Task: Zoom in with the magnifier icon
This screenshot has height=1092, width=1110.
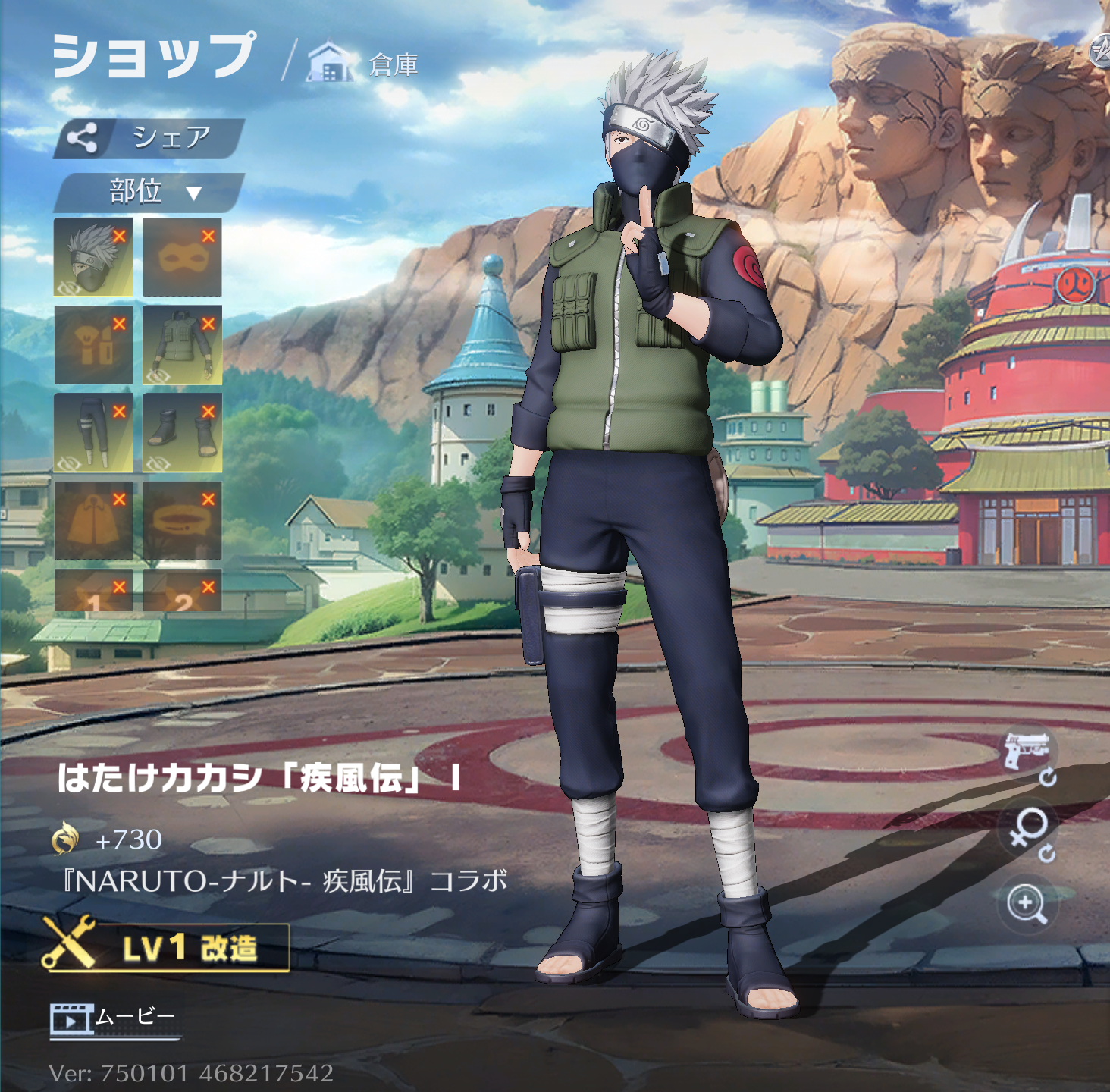Action: (x=1027, y=904)
